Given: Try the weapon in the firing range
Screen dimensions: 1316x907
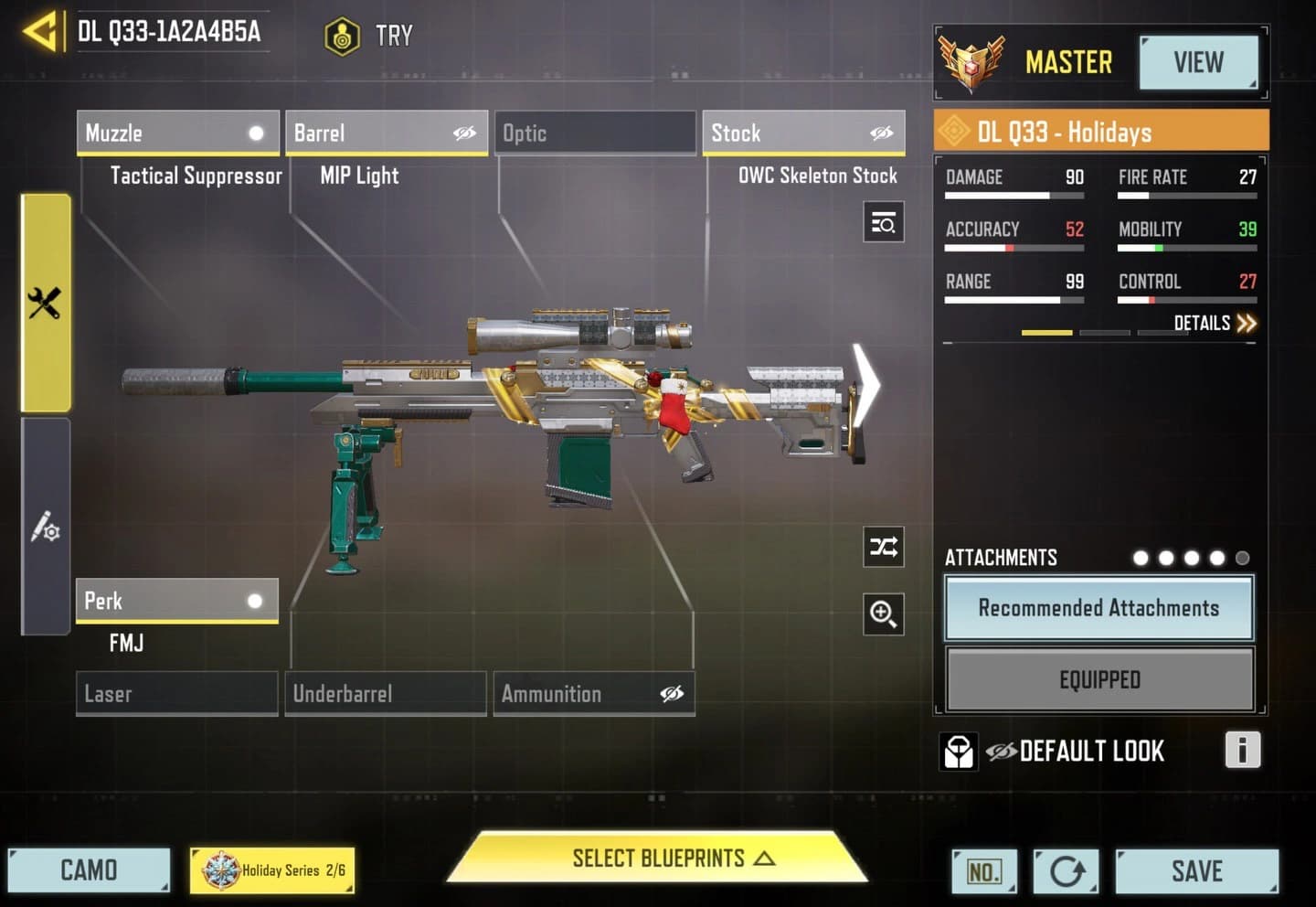Looking at the screenshot, I should pyautogui.click(x=370, y=37).
